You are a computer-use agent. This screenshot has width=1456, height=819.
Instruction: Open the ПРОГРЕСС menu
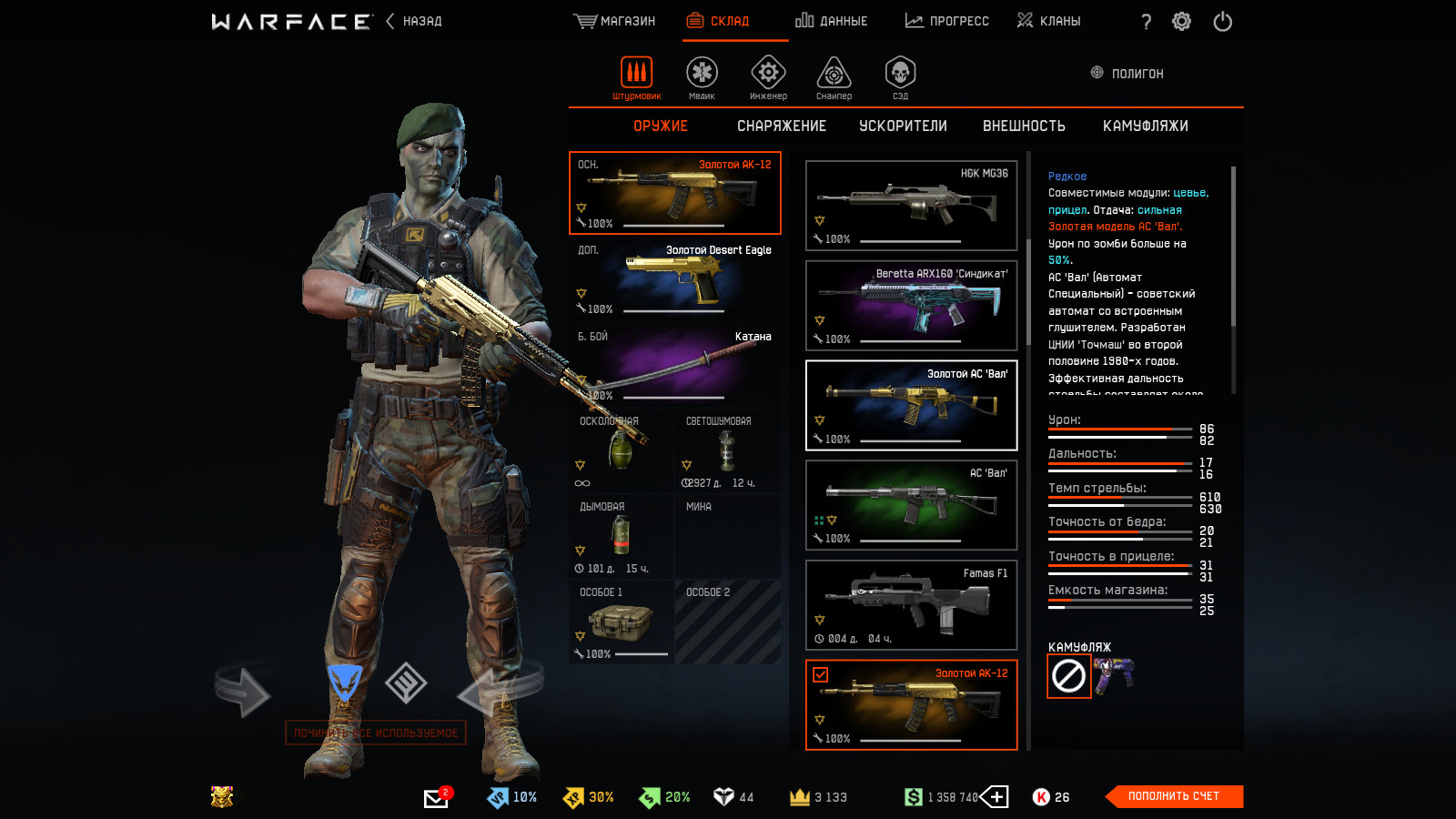pyautogui.click(x=946, y=21)
